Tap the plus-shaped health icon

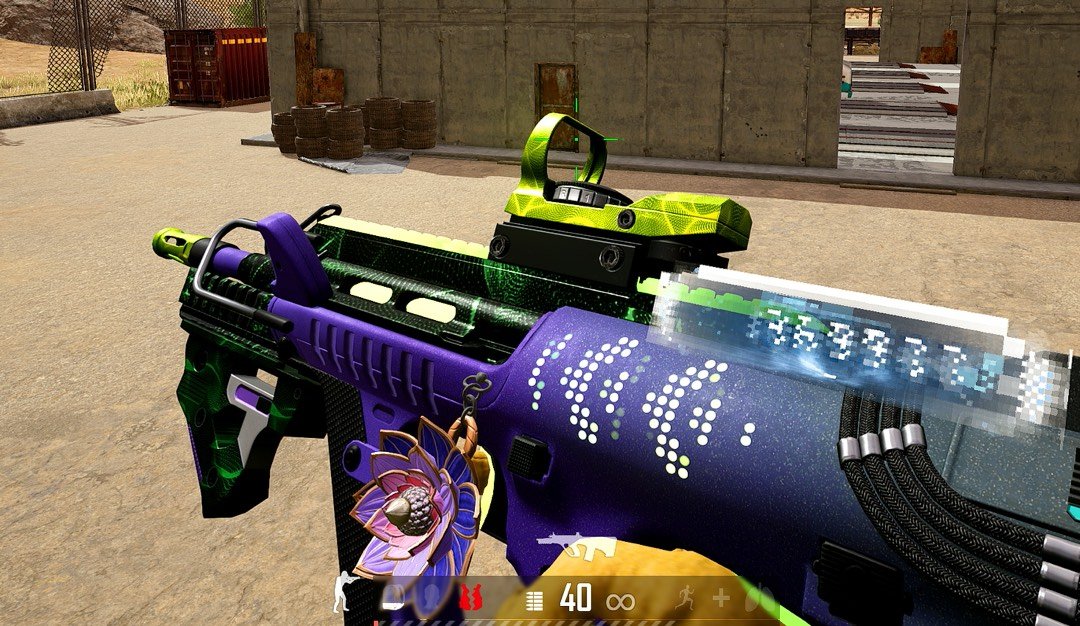[720, 599]
